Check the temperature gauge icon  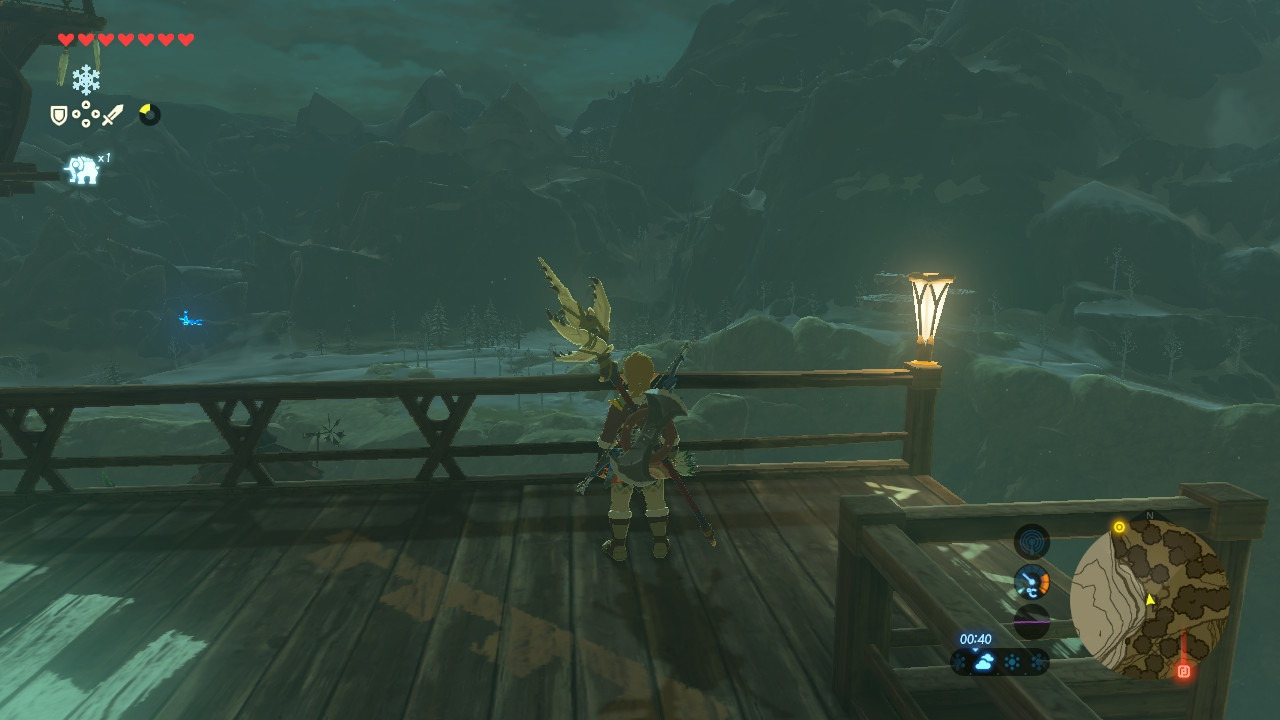1031,581
